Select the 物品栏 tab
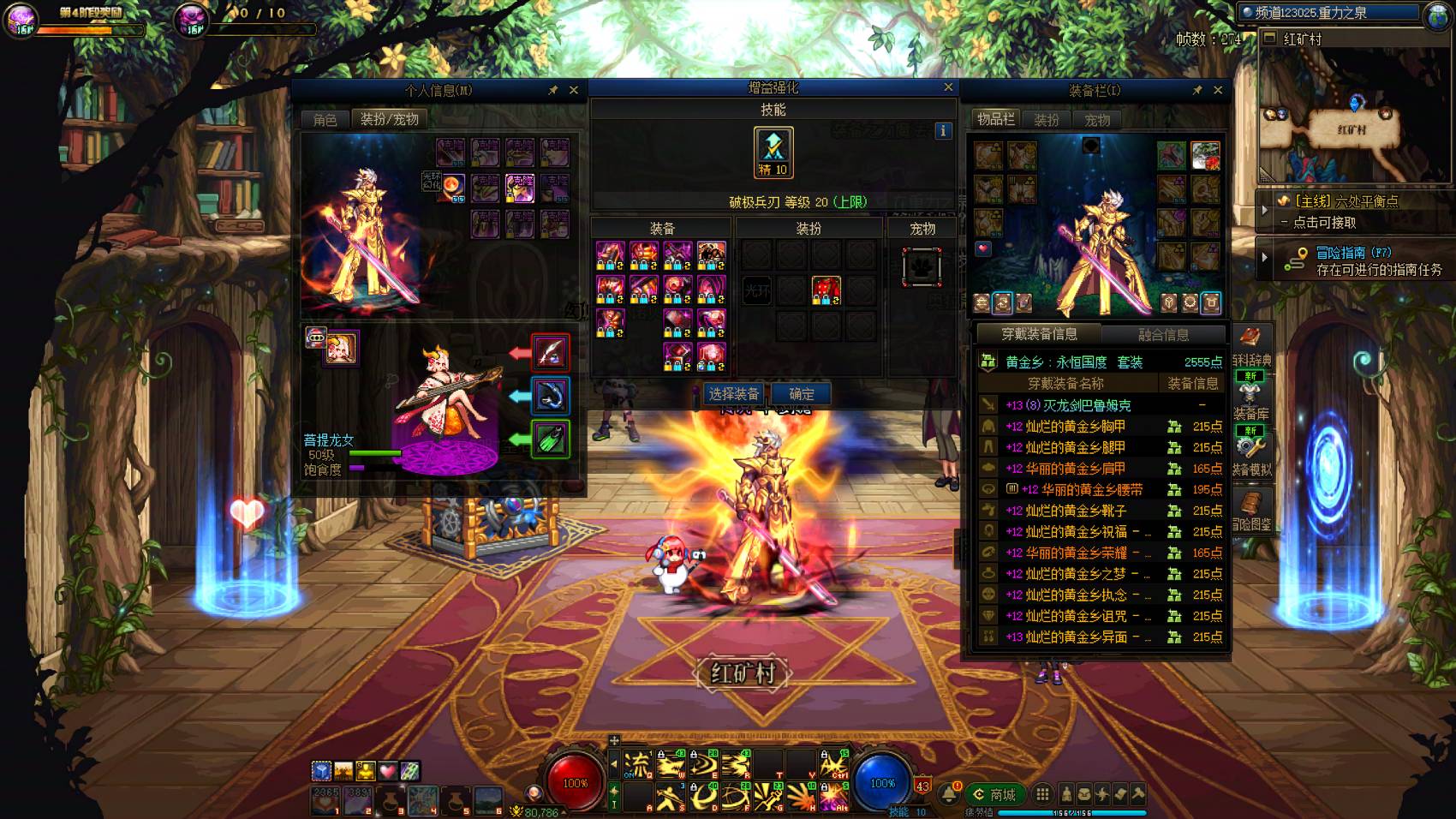 (996, 120)
